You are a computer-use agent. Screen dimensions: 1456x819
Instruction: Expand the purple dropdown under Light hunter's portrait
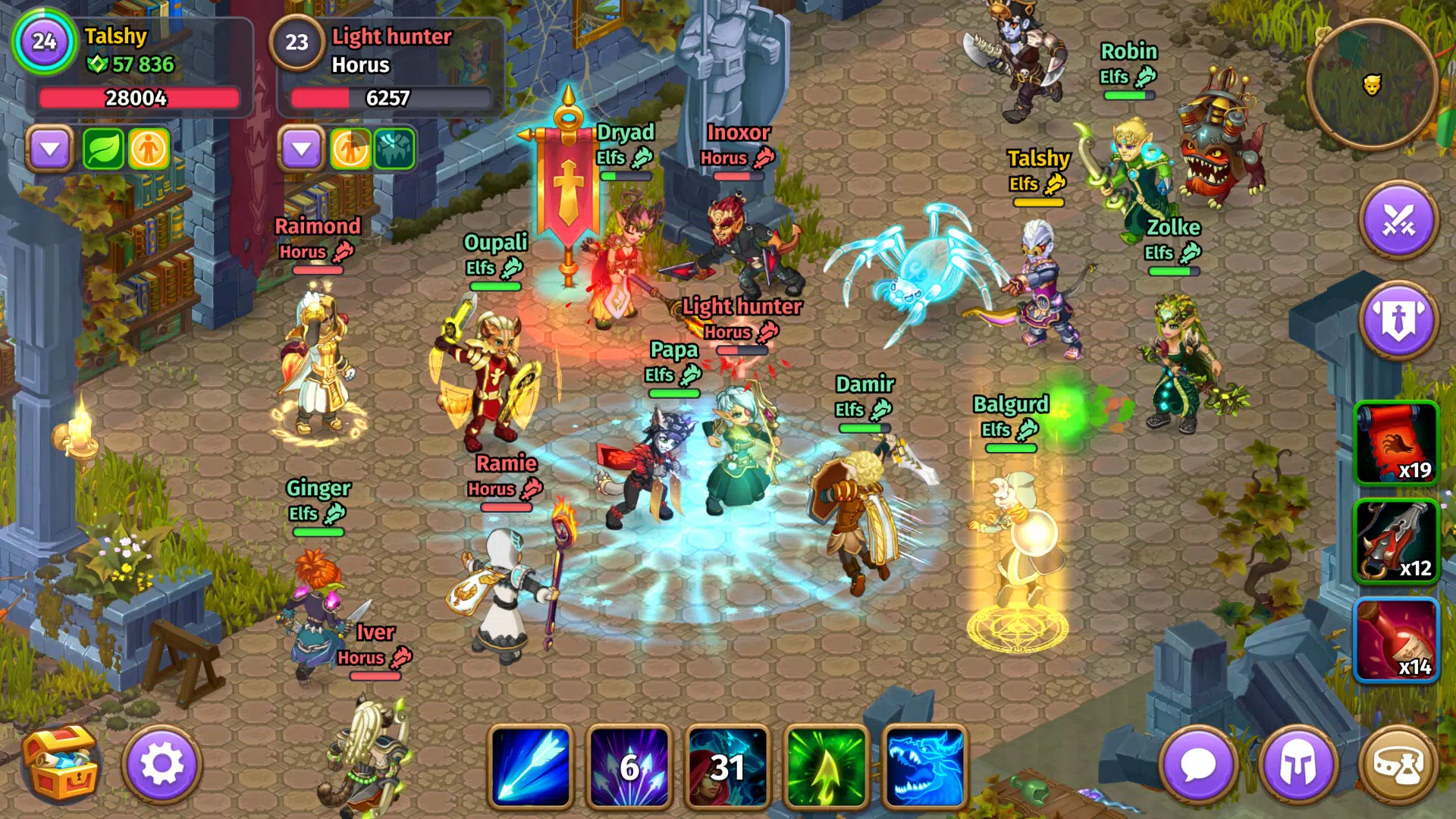(x=303, y=149)
